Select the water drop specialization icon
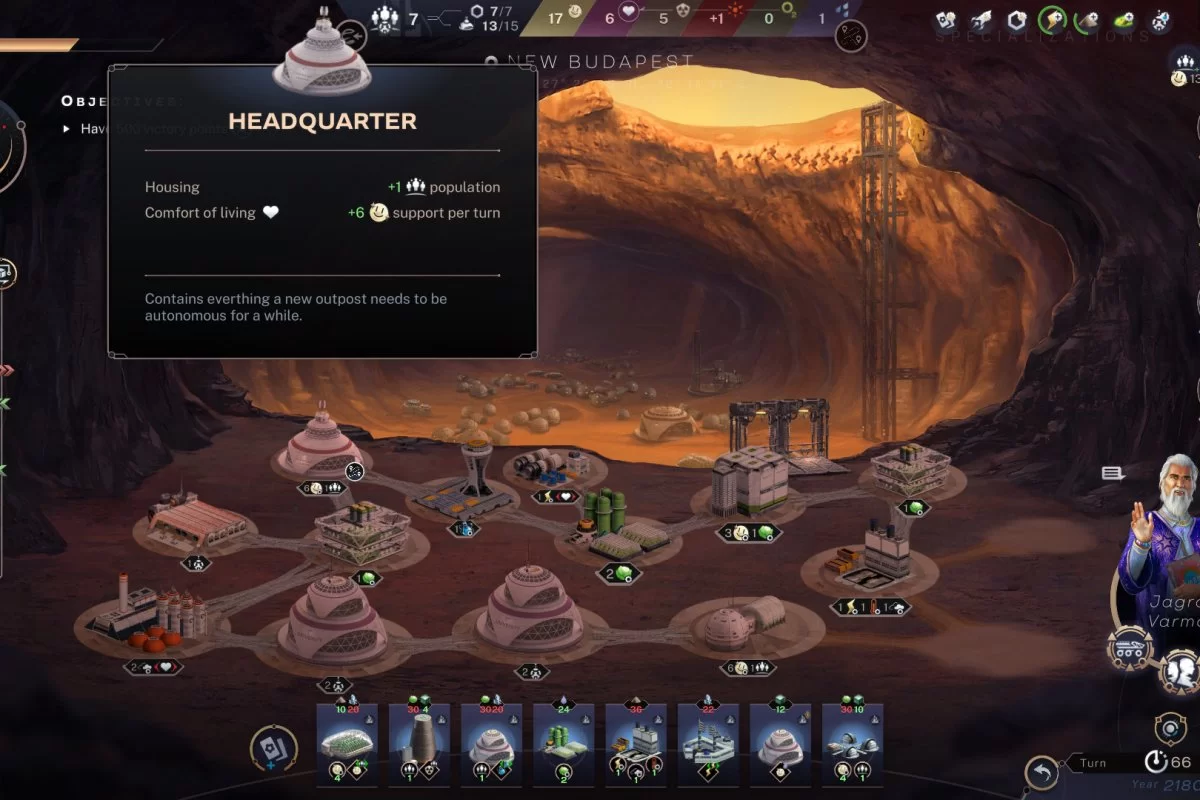This screenshot has width=1200, height=800. tap(1160, 19)
